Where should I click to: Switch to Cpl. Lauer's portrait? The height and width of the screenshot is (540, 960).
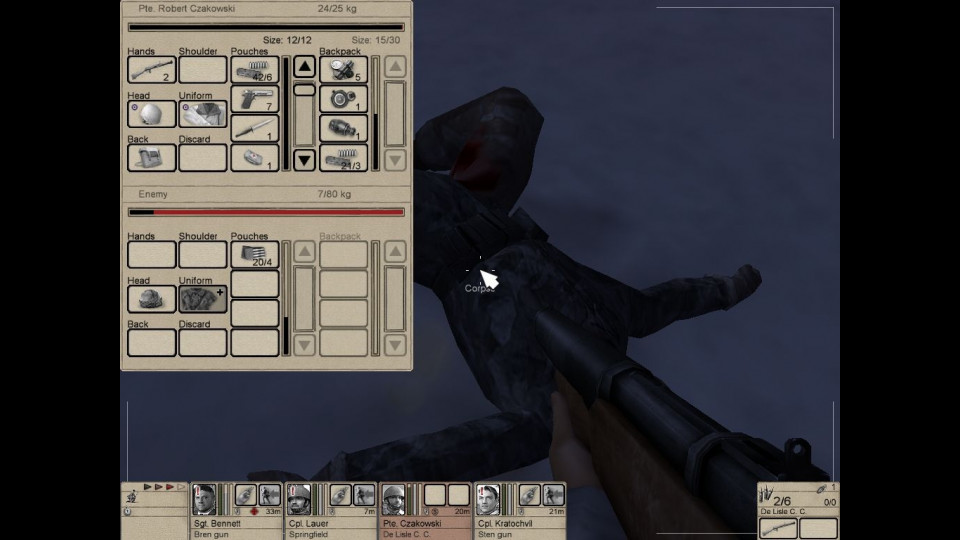pos(298,498)
